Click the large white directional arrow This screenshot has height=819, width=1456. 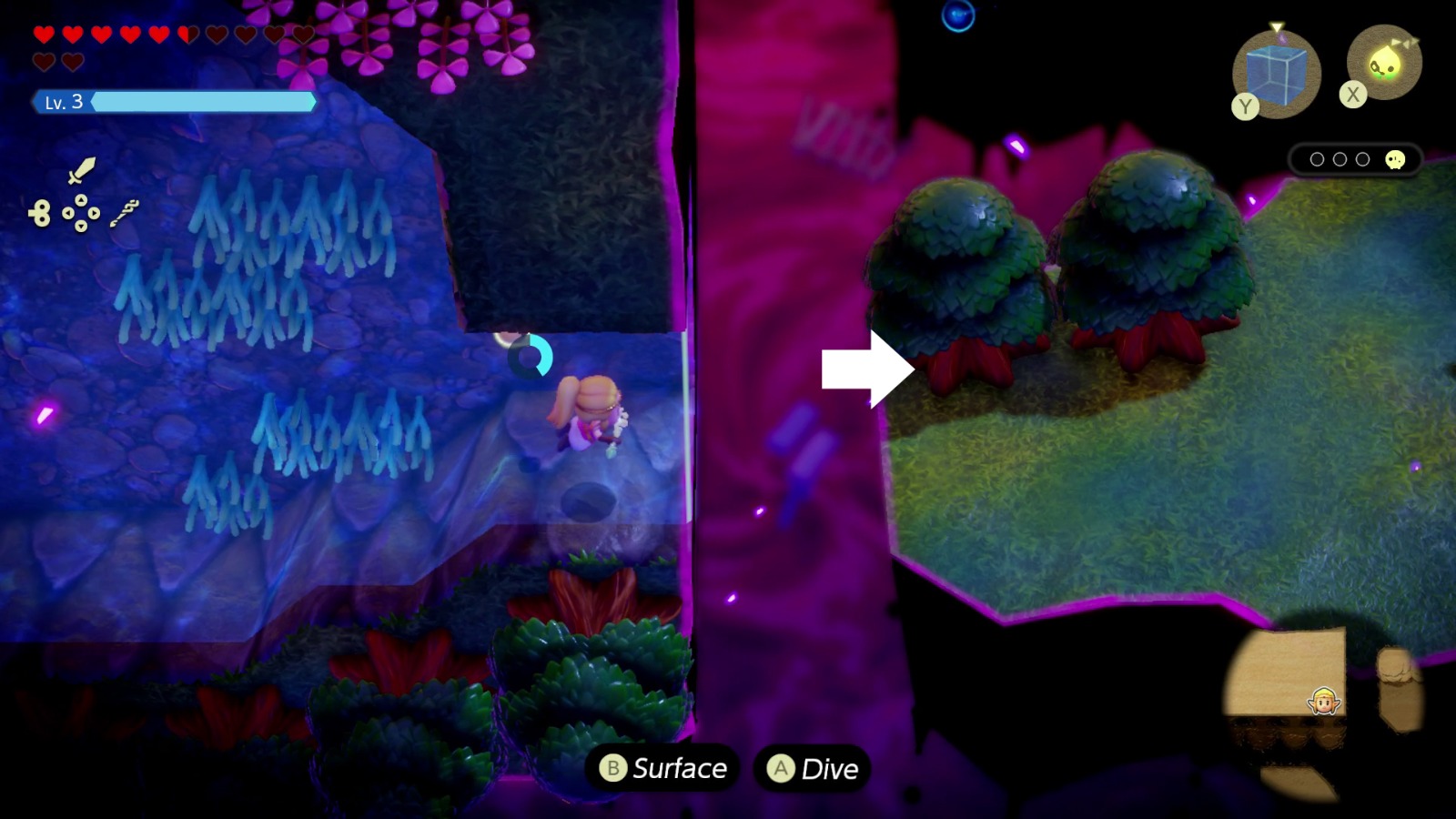point(864,368)
